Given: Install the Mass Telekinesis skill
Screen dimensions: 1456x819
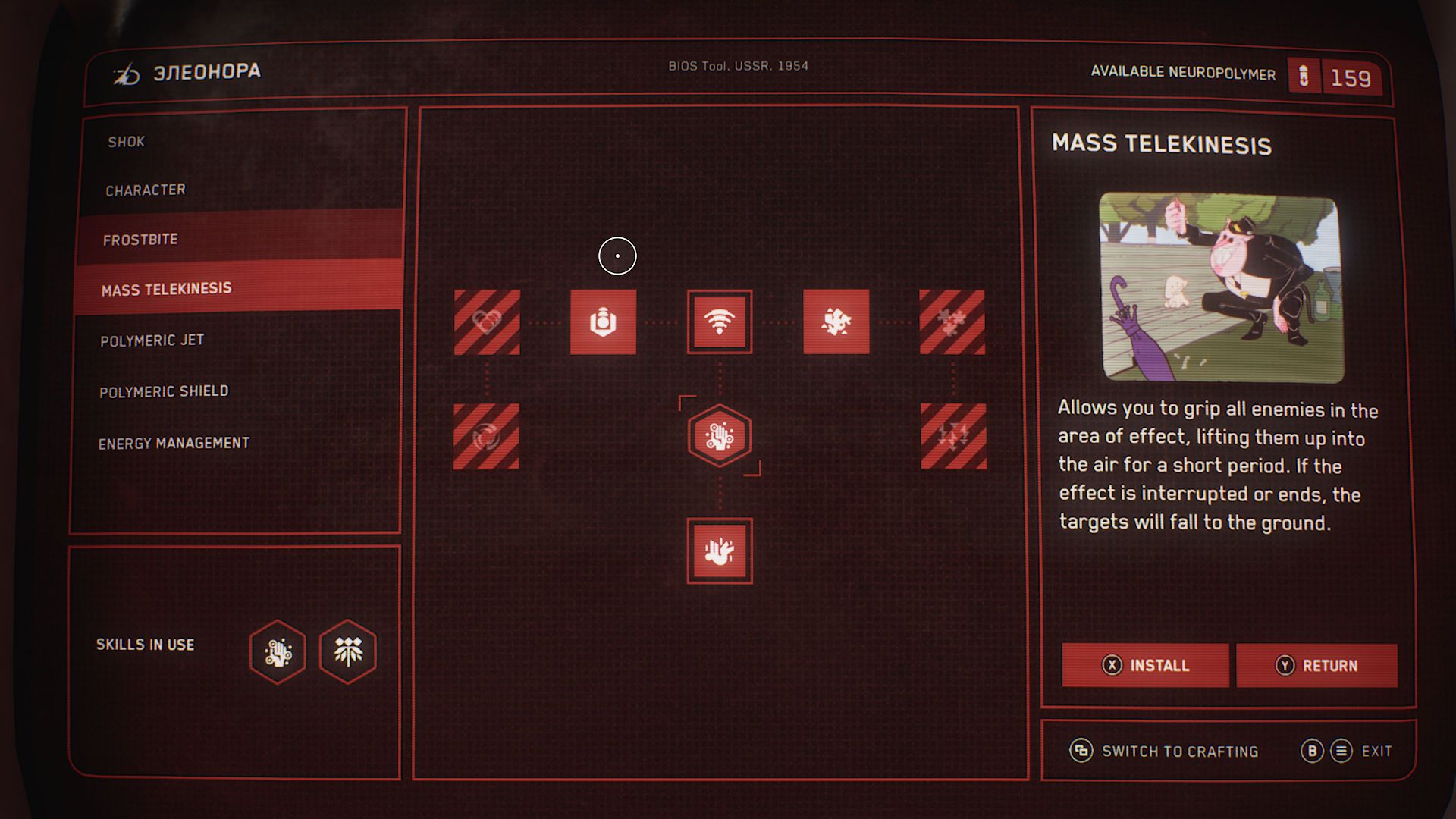Looking at the screenshot, I should click(x=1145, y=665).
